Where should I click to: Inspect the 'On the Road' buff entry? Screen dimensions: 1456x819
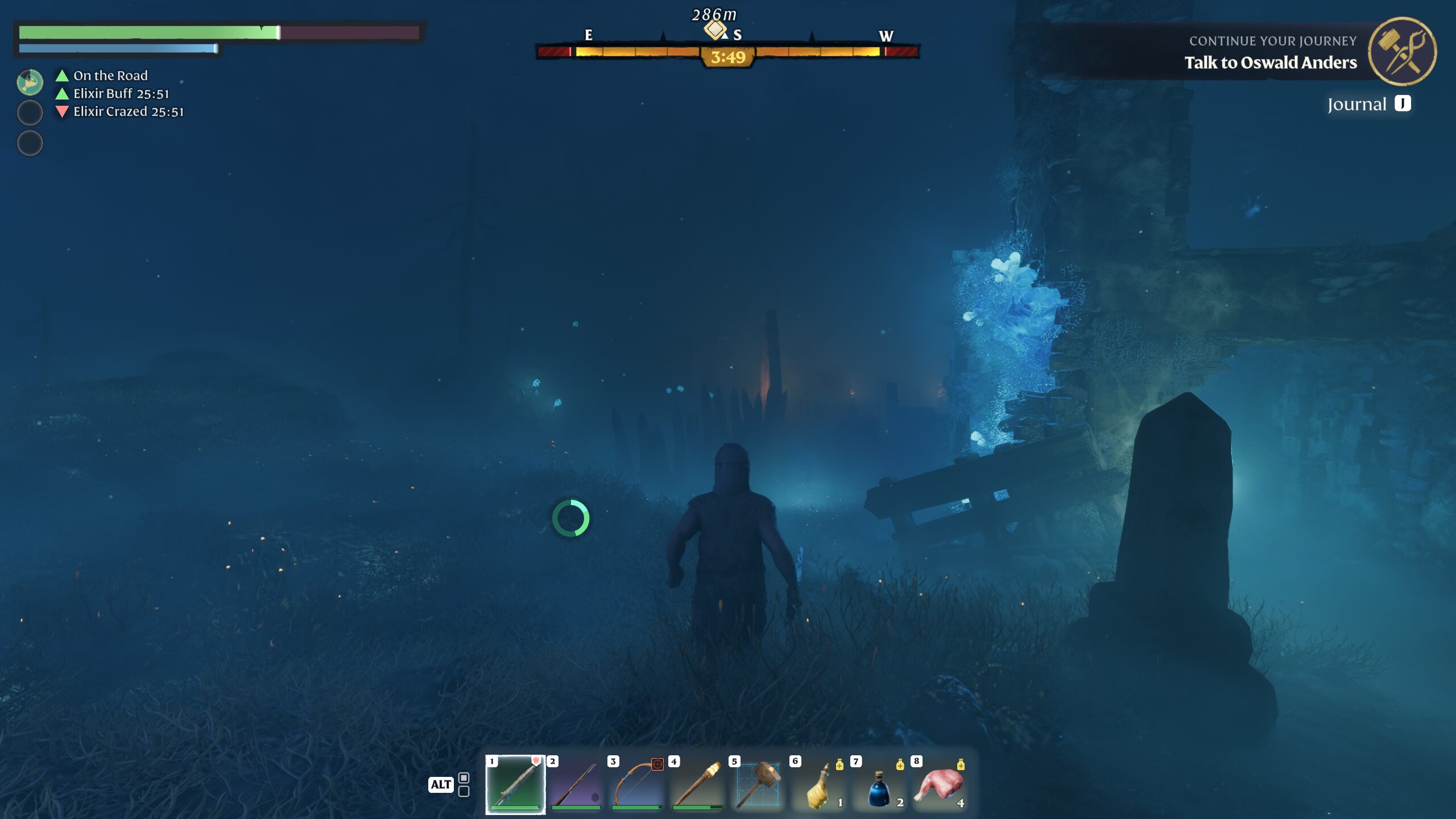tap(110, 76)
